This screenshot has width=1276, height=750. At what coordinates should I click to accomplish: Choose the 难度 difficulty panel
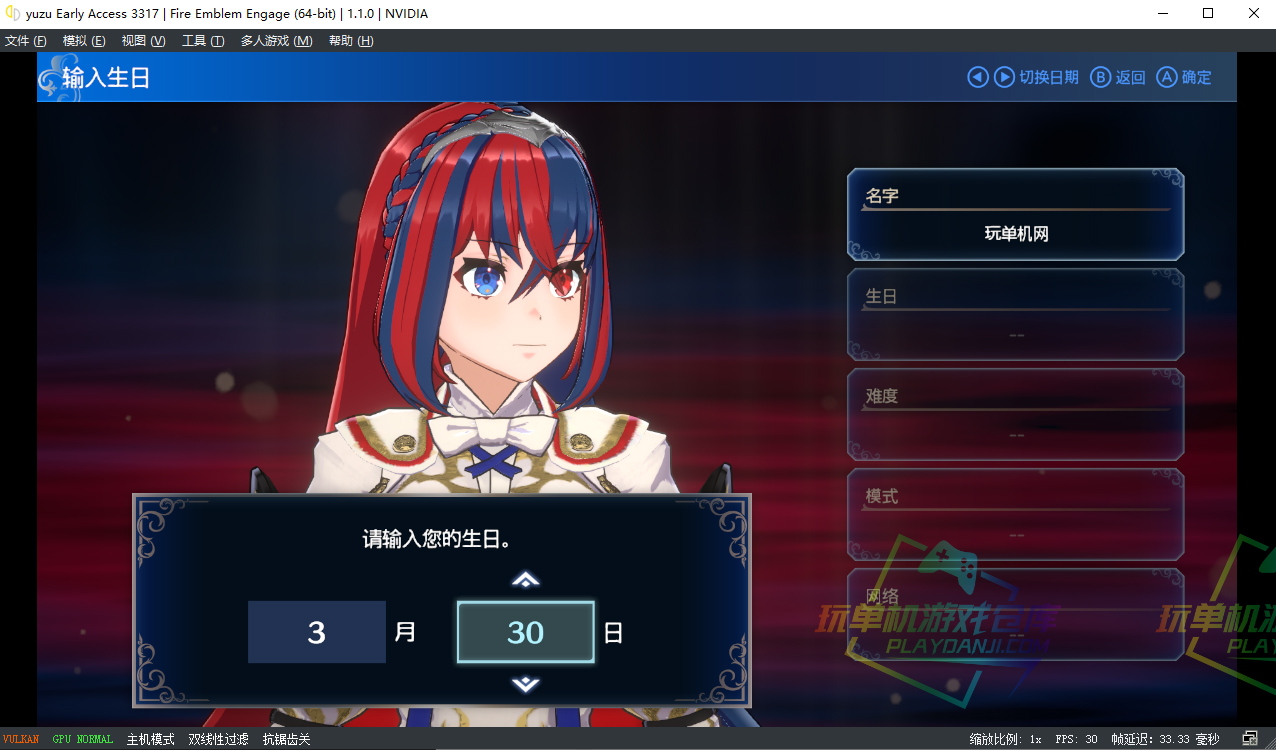click(x=1016, y=415)
